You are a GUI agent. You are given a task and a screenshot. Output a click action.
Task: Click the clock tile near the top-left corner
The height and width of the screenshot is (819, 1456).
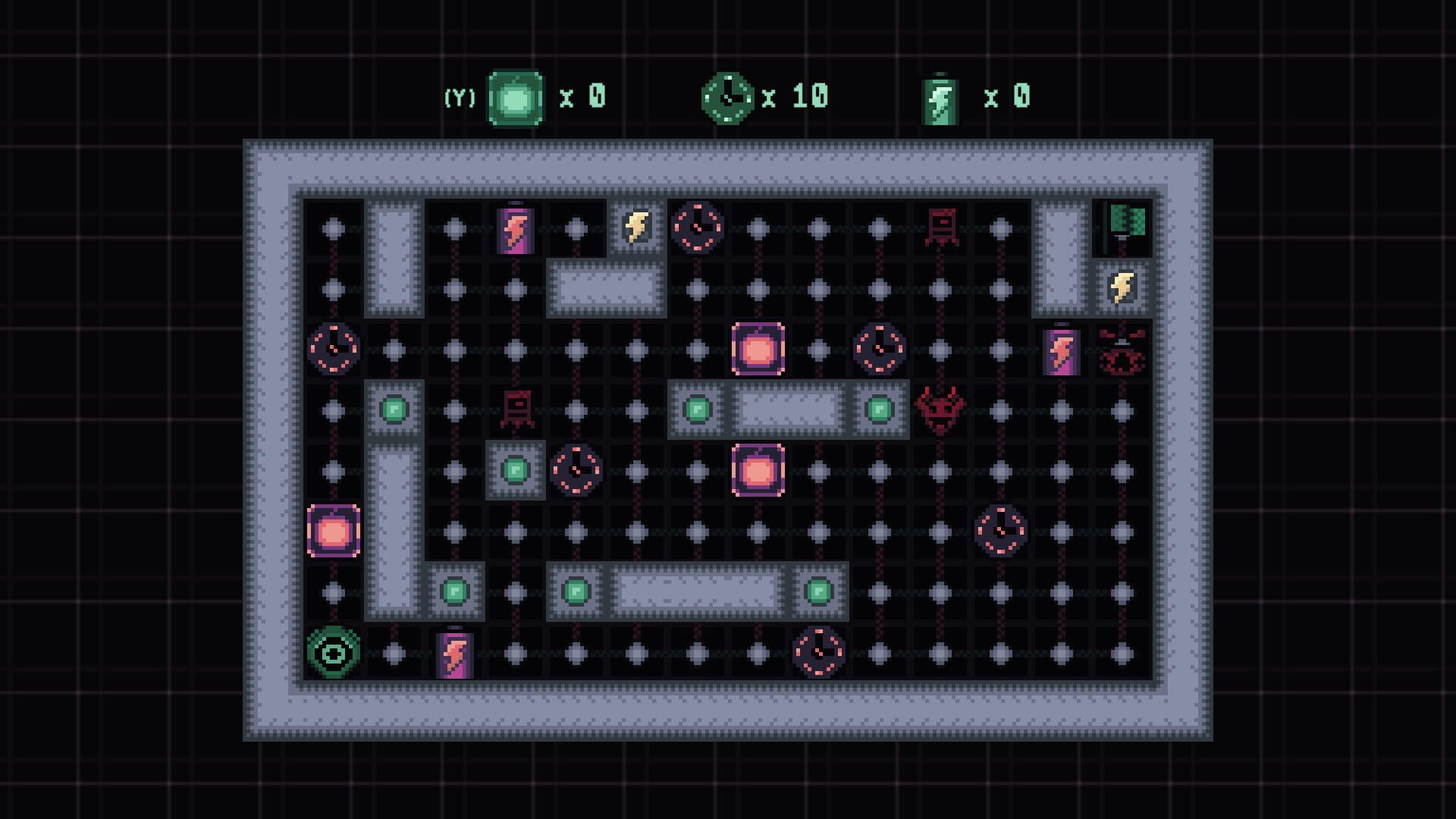(332, 347)
